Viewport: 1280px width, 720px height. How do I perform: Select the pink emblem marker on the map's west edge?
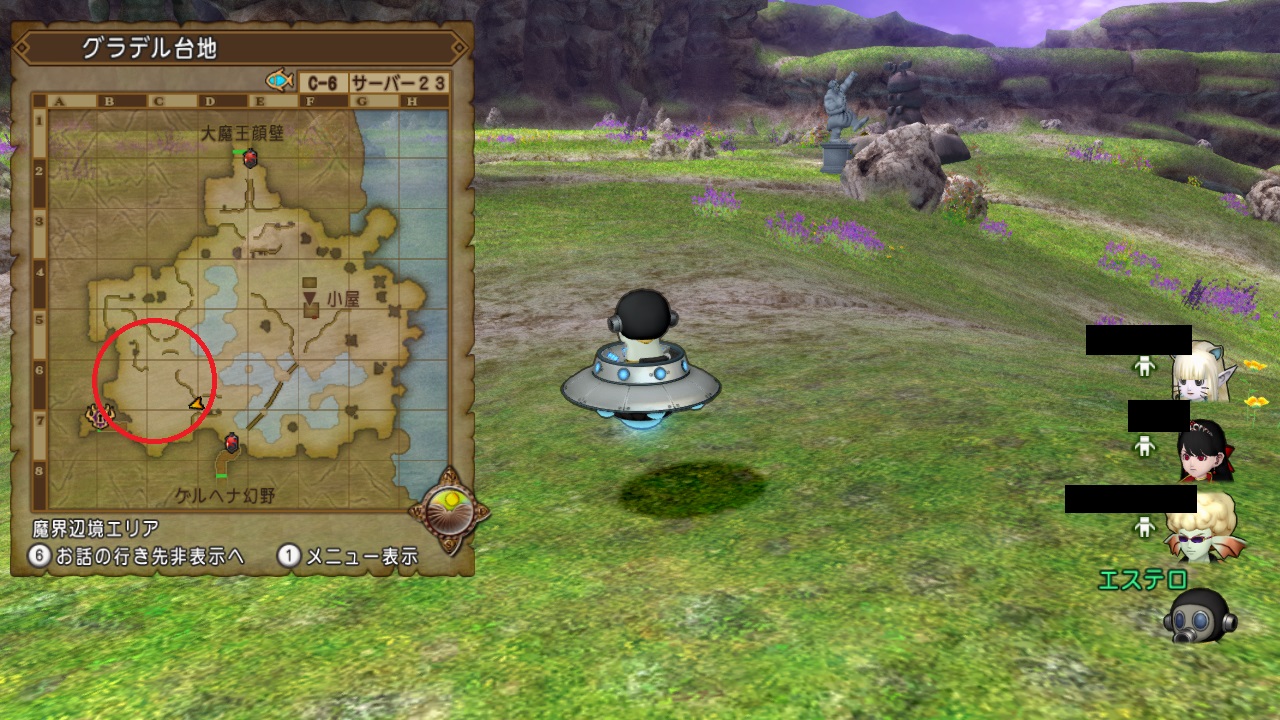tap(100, 416)
